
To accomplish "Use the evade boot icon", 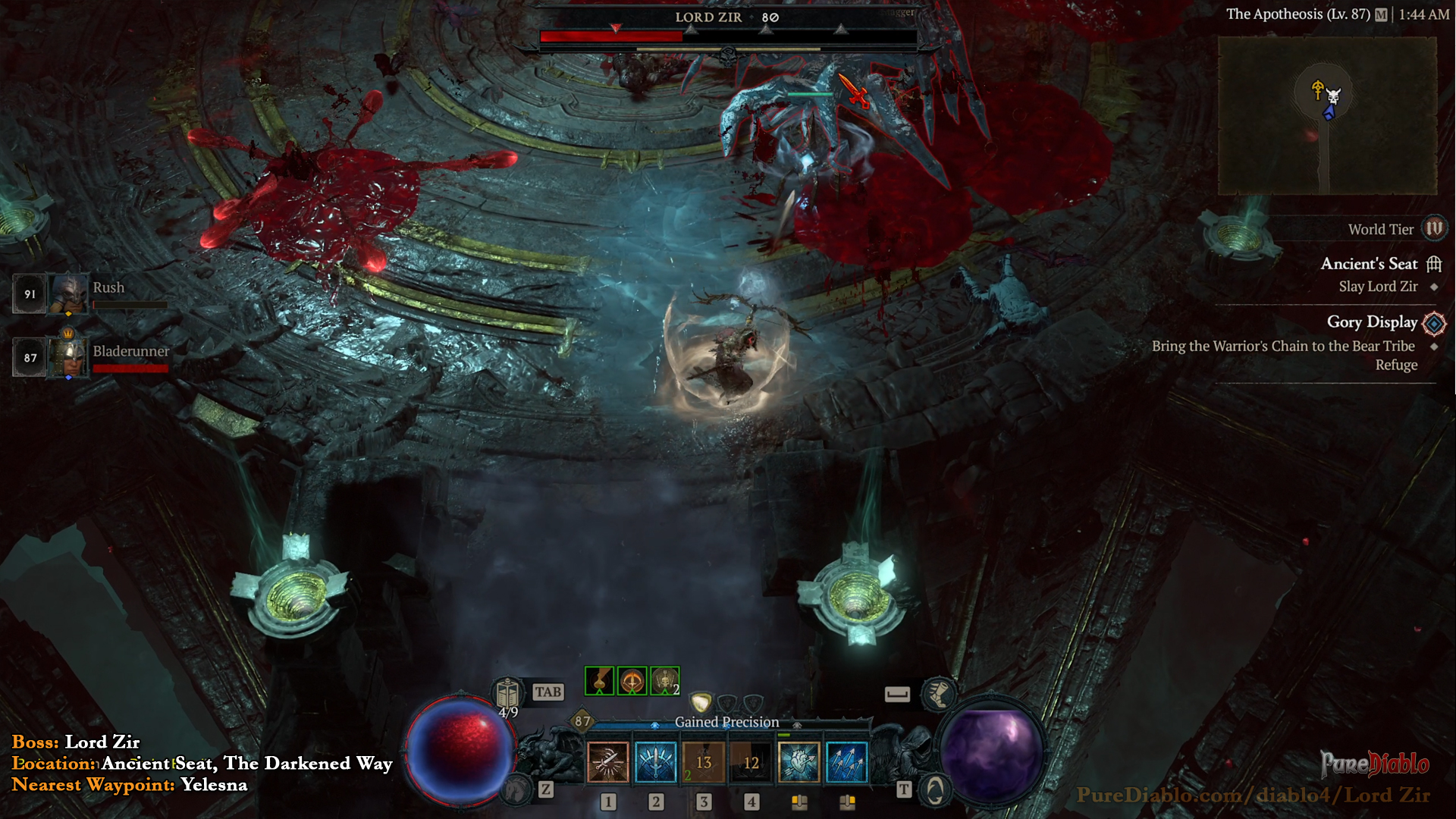I will 938,693.
